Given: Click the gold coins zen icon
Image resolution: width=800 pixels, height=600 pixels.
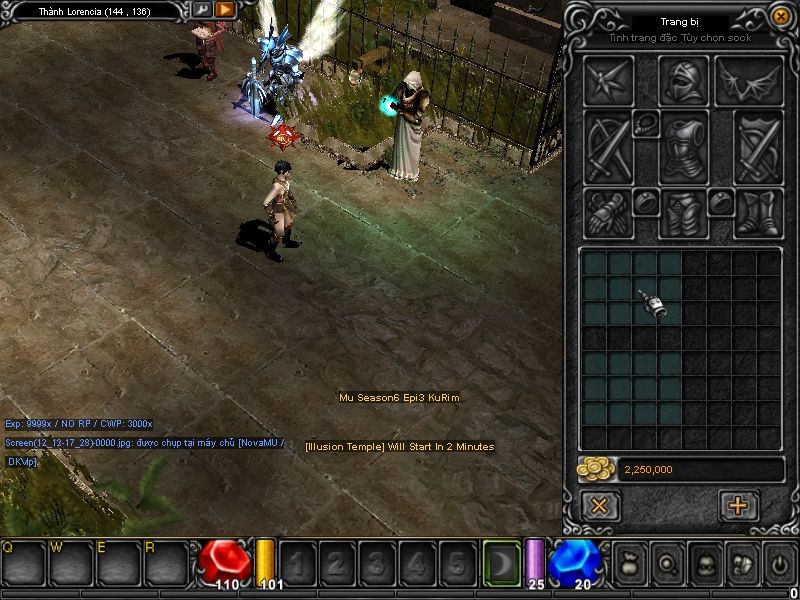Looking at the screenshot, I should [597, 469].
